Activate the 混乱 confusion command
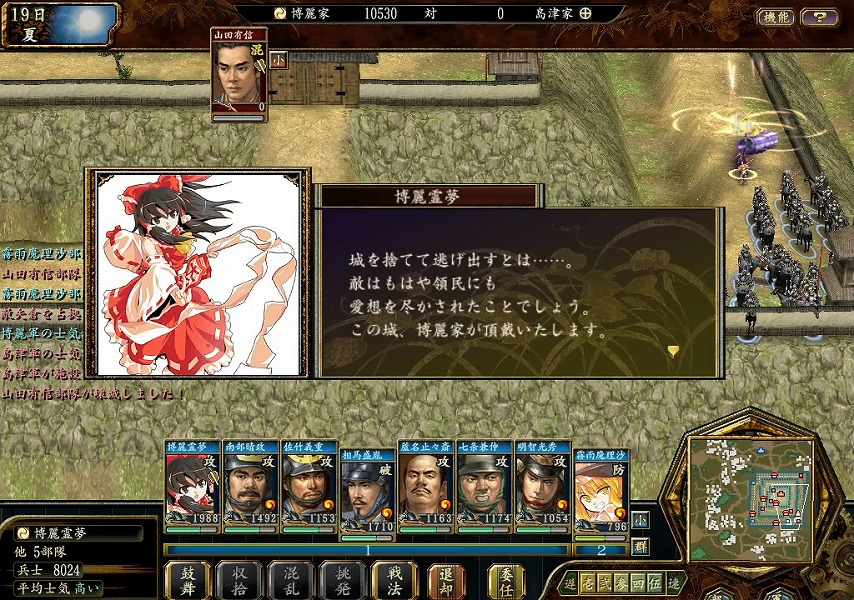The width and height of the screenshot is (854, 600). tap(291, 580)
